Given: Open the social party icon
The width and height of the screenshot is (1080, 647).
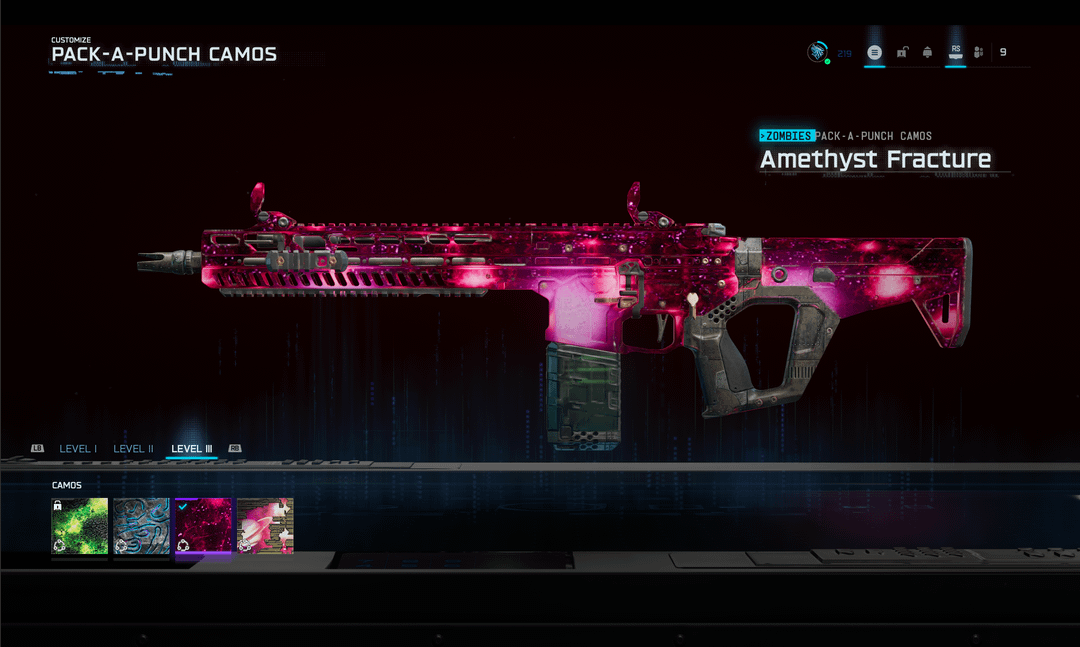Looking at the screenshot, I should [979, 52].
